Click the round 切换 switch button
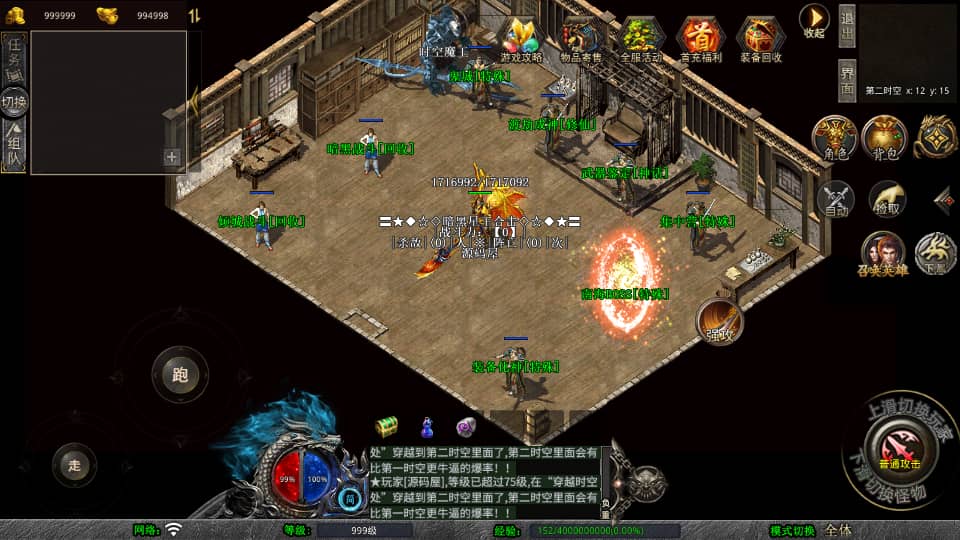This screenshot has height=540, width=960. point(15,101)
